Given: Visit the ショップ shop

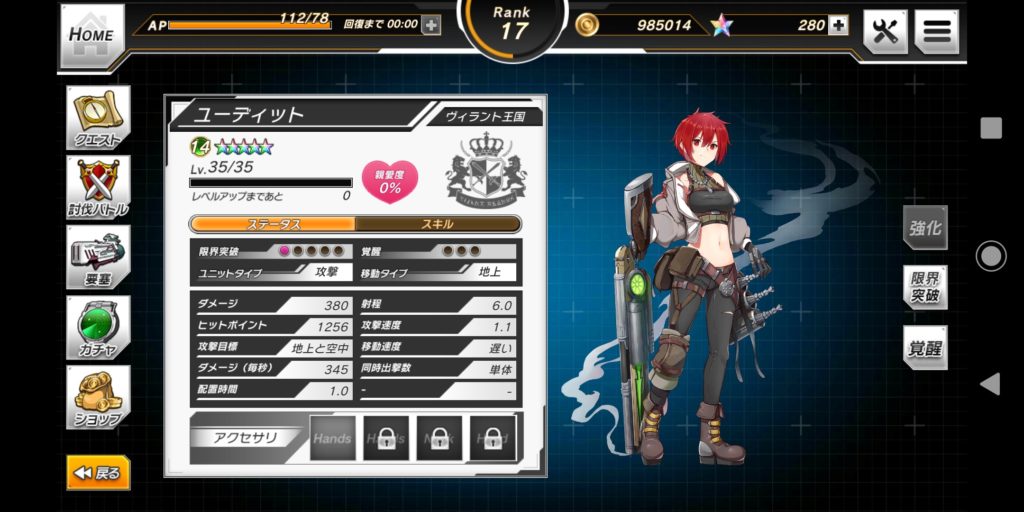Looking at the screenshot, I should coord(98,397).
